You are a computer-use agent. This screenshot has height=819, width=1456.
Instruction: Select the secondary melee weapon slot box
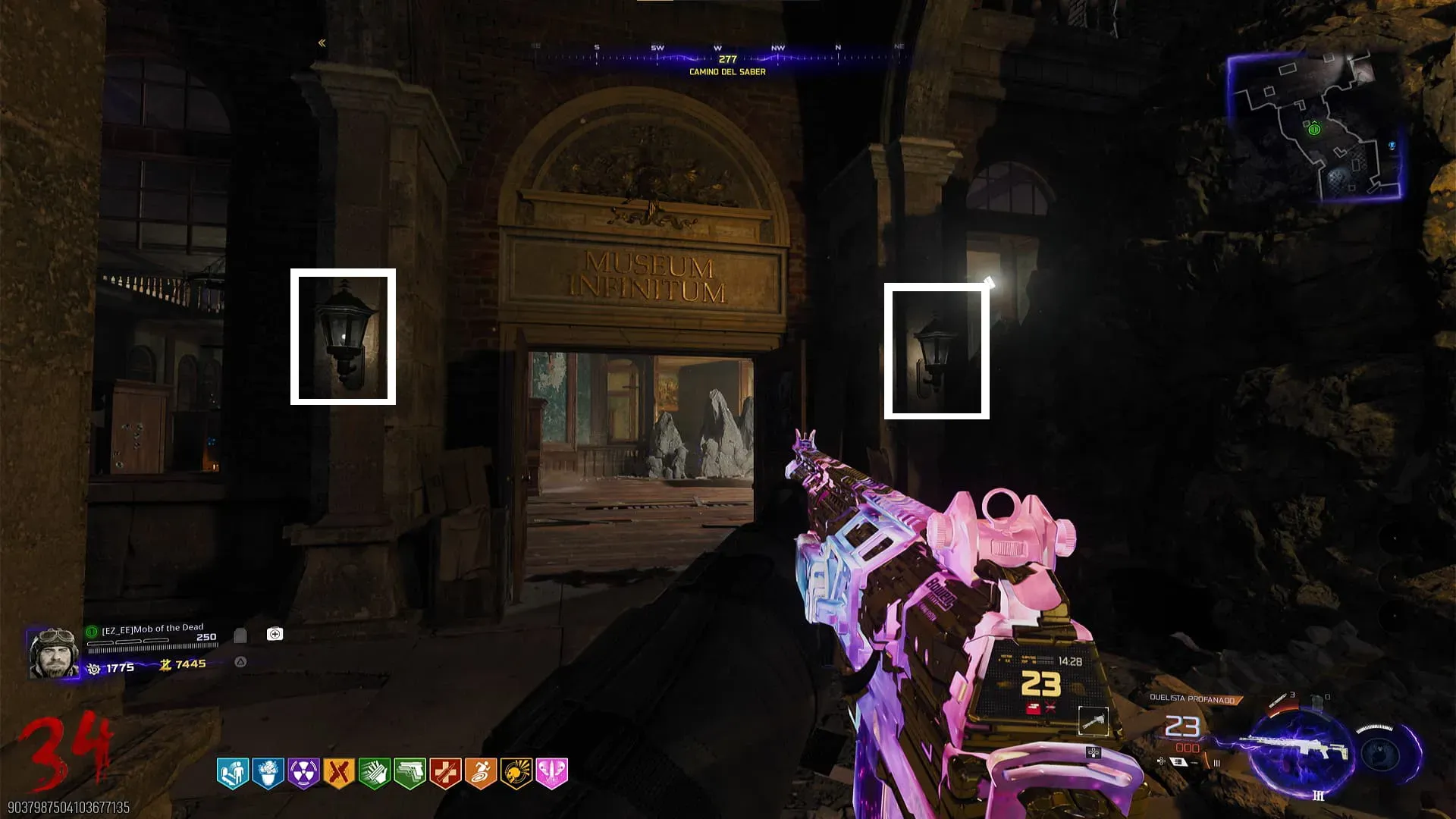click(1094, 721)
